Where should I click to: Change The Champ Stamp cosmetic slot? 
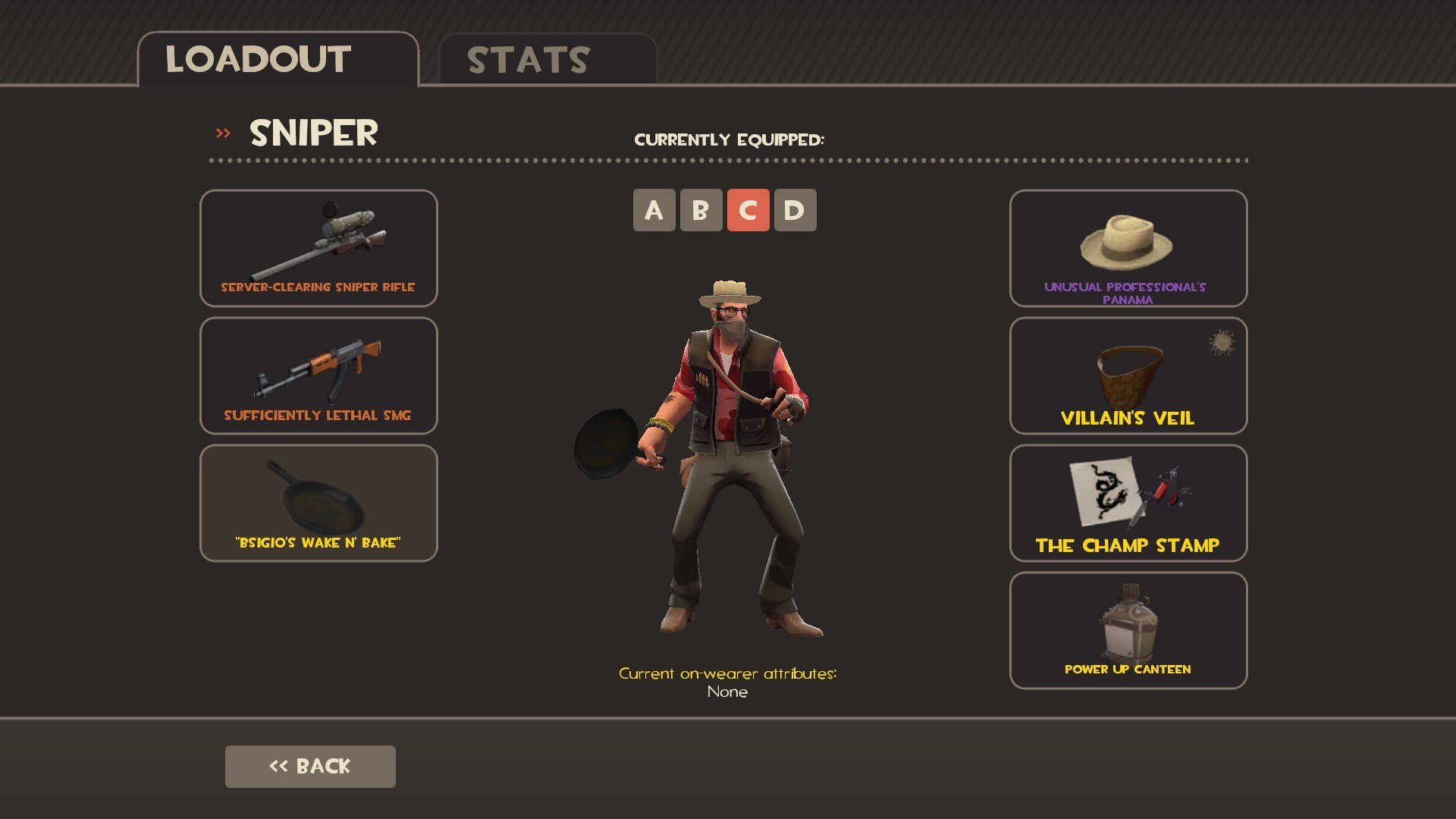click(x=1128, y=503)
